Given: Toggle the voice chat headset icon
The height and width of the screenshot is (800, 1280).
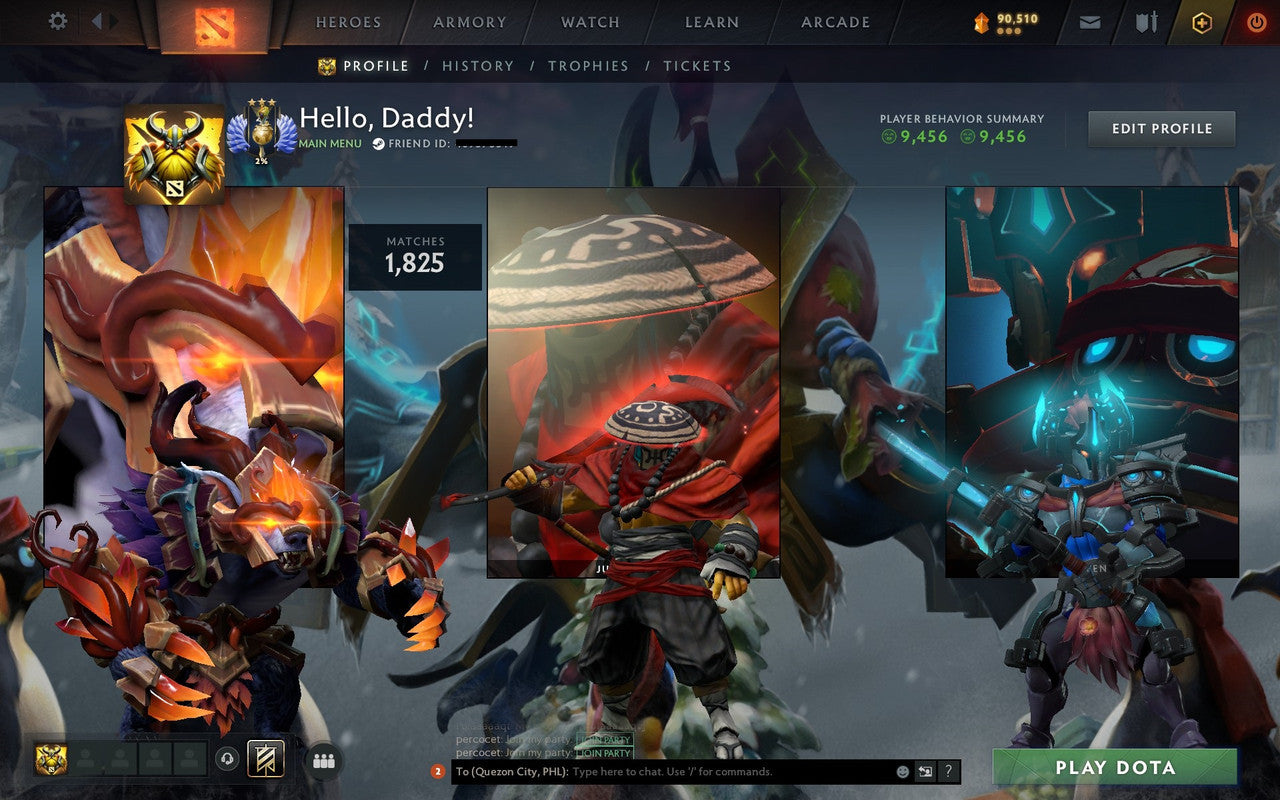Looking at the screenshot, I should (226, 758).
